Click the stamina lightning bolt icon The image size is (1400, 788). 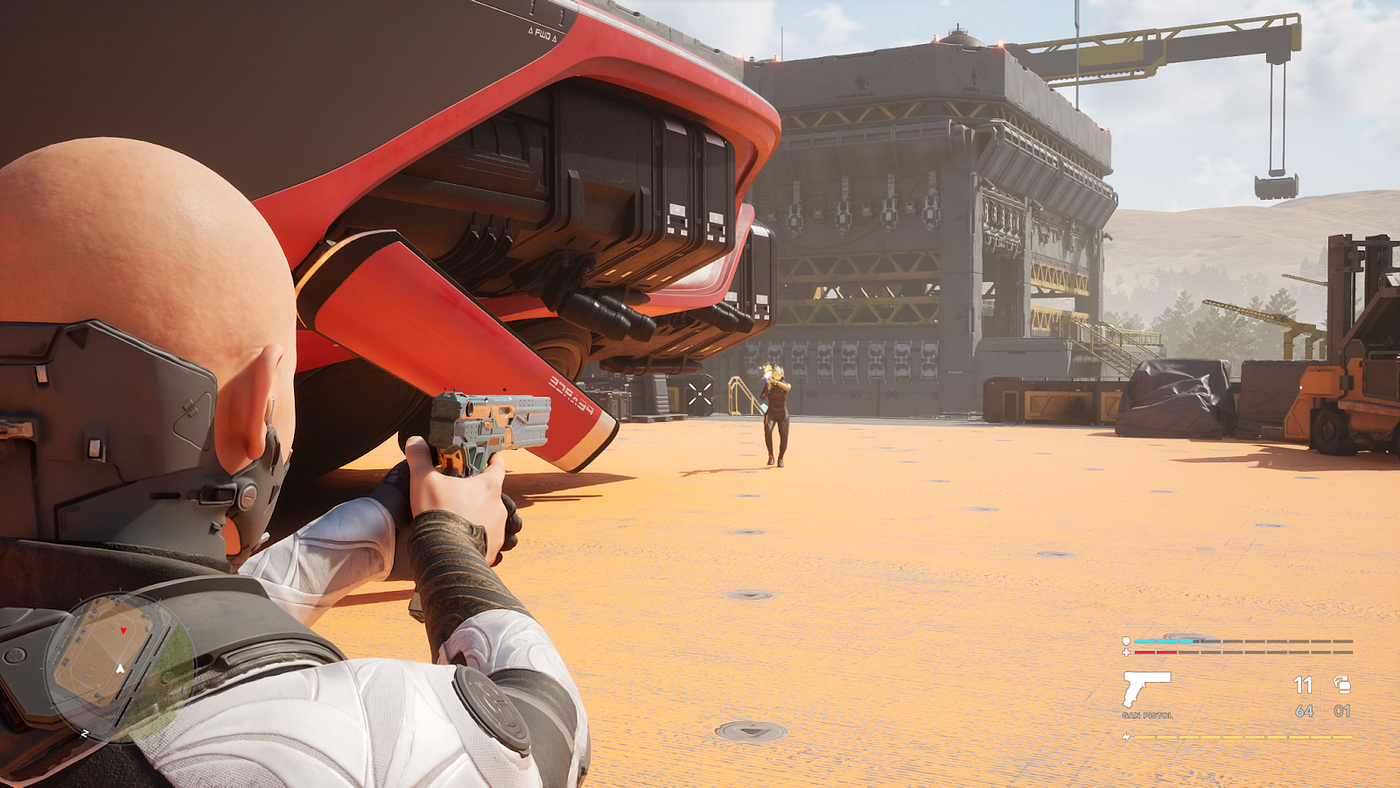(x=1128, y=736)
